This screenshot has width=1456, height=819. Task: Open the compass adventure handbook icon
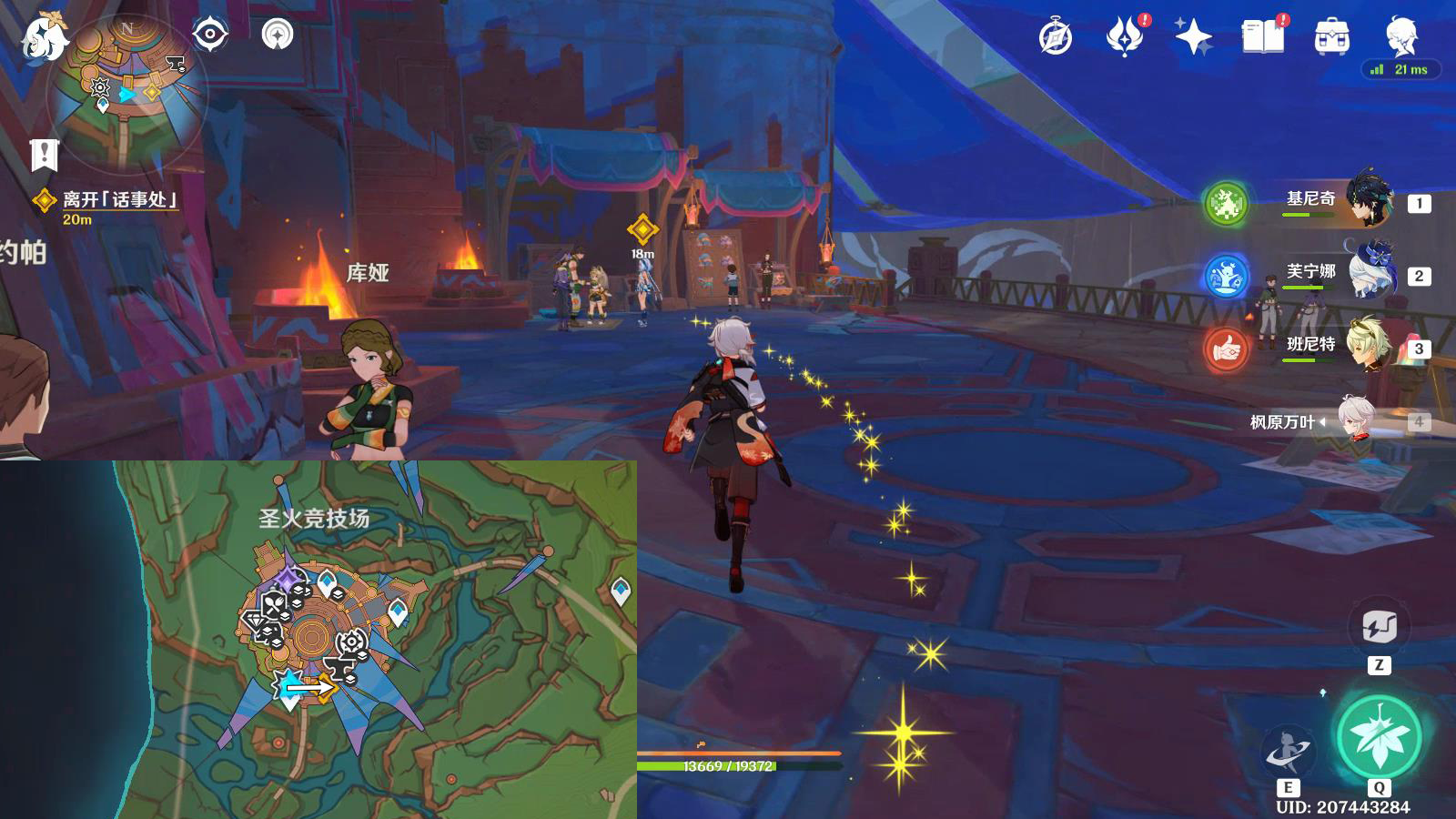pos(1056,37)
